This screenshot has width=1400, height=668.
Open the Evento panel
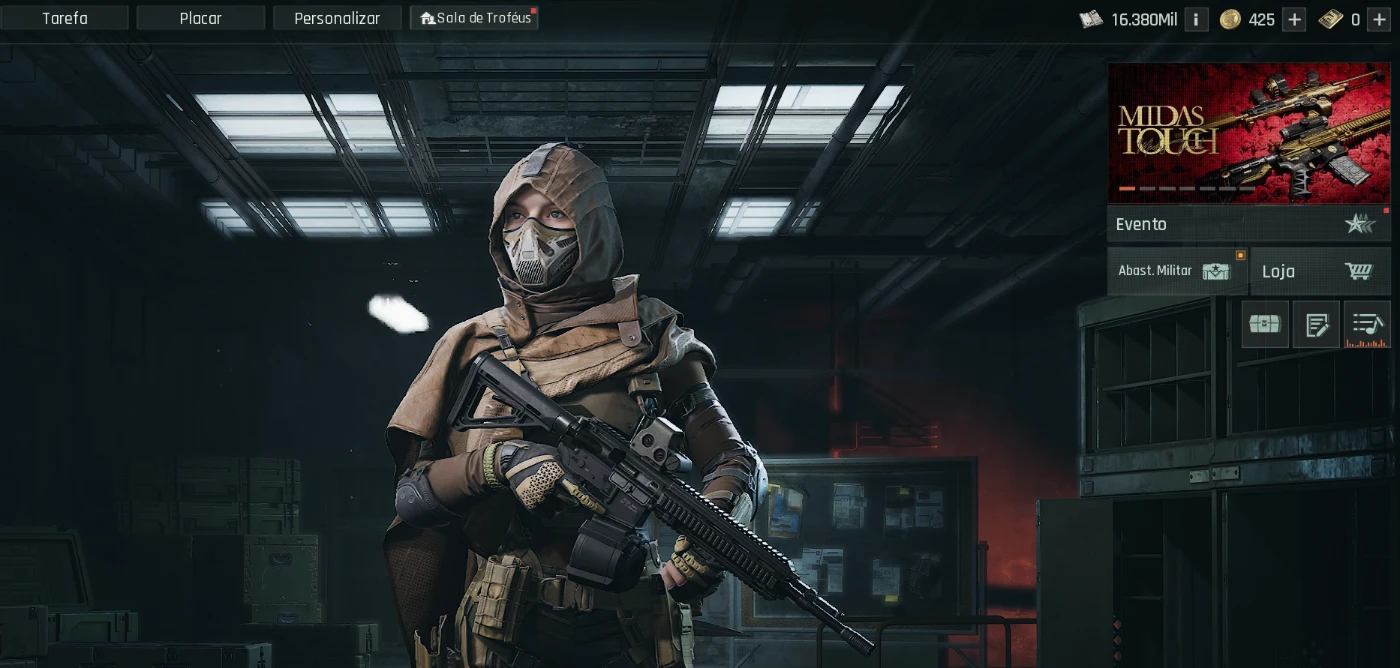[x=1248, y=224]
